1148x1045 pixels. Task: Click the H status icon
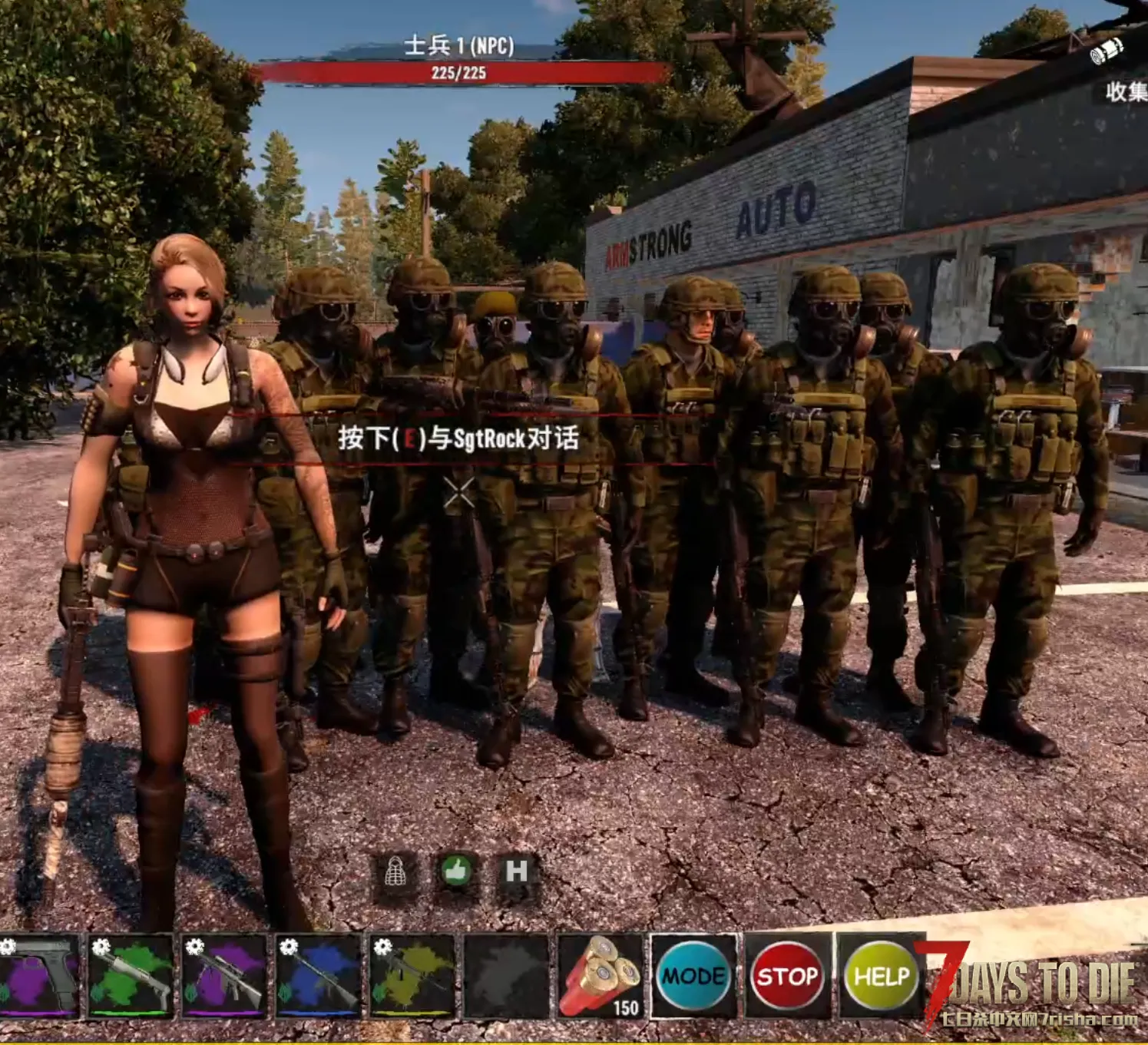[516, 871]
